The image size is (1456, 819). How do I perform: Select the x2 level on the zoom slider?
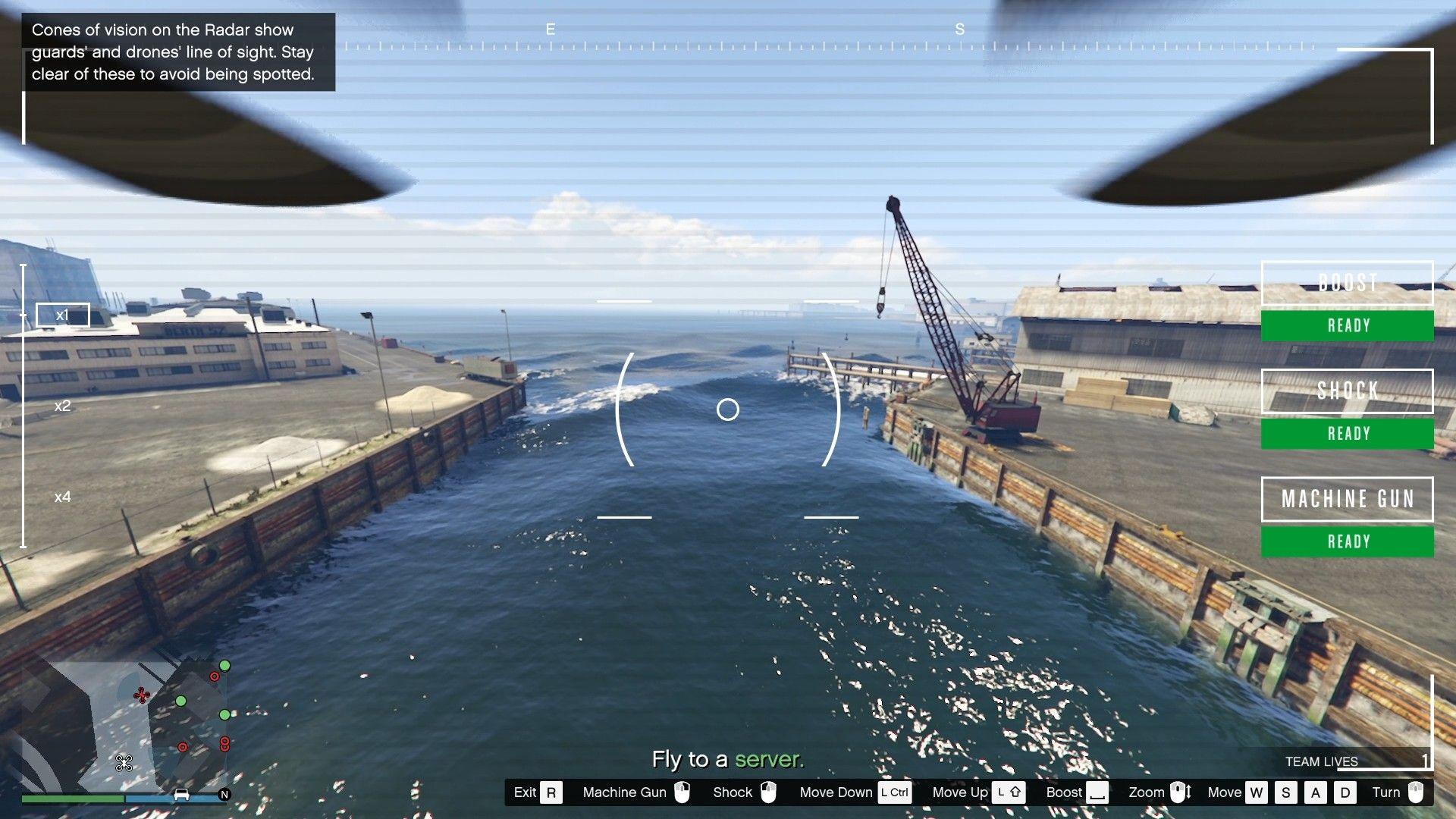click(62, 406)
